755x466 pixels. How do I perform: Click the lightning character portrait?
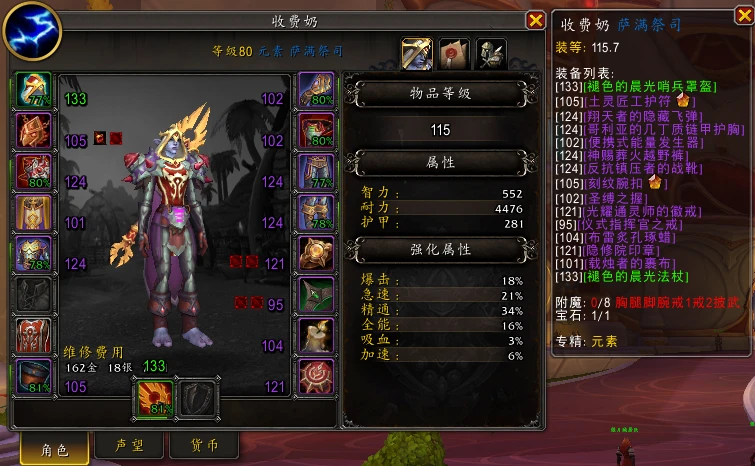tap(31, 31)
